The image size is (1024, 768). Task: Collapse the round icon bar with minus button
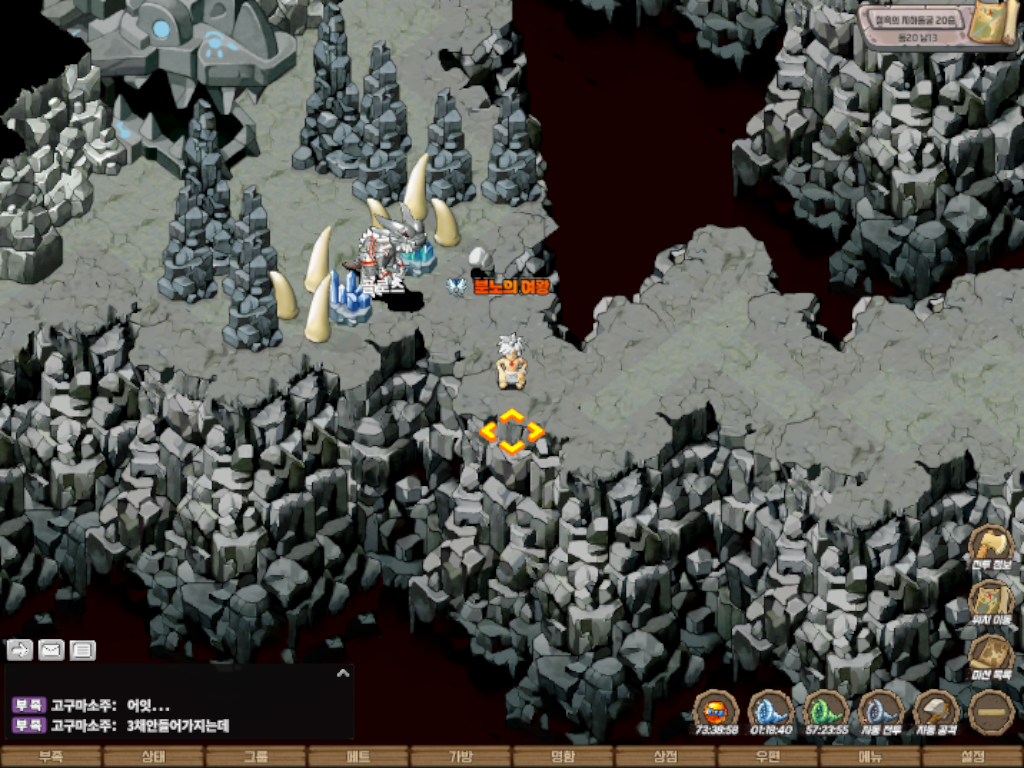(991, 711)
